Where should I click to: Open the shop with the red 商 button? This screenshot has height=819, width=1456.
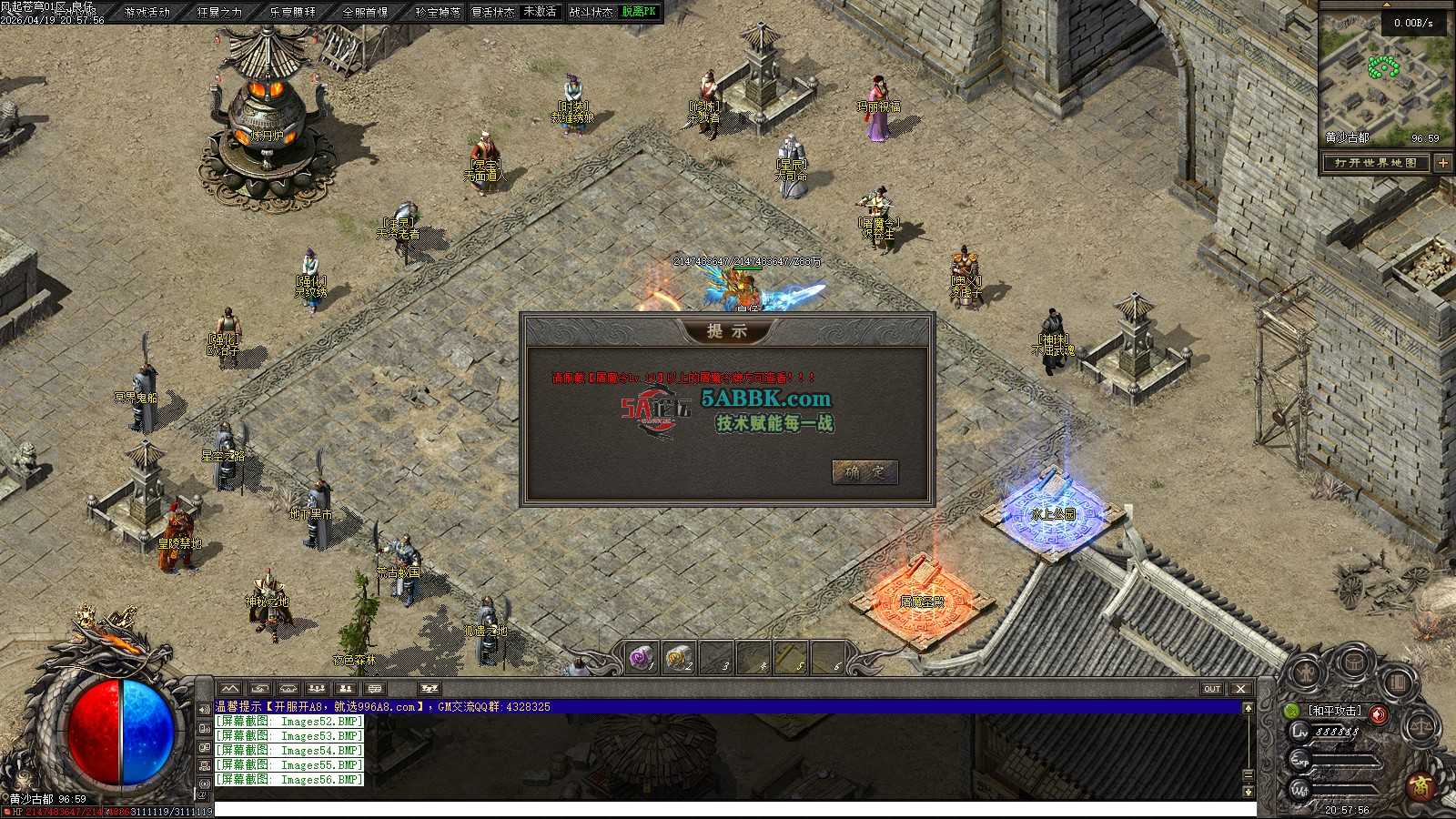pyautogui.click(x=1423, y=784)
